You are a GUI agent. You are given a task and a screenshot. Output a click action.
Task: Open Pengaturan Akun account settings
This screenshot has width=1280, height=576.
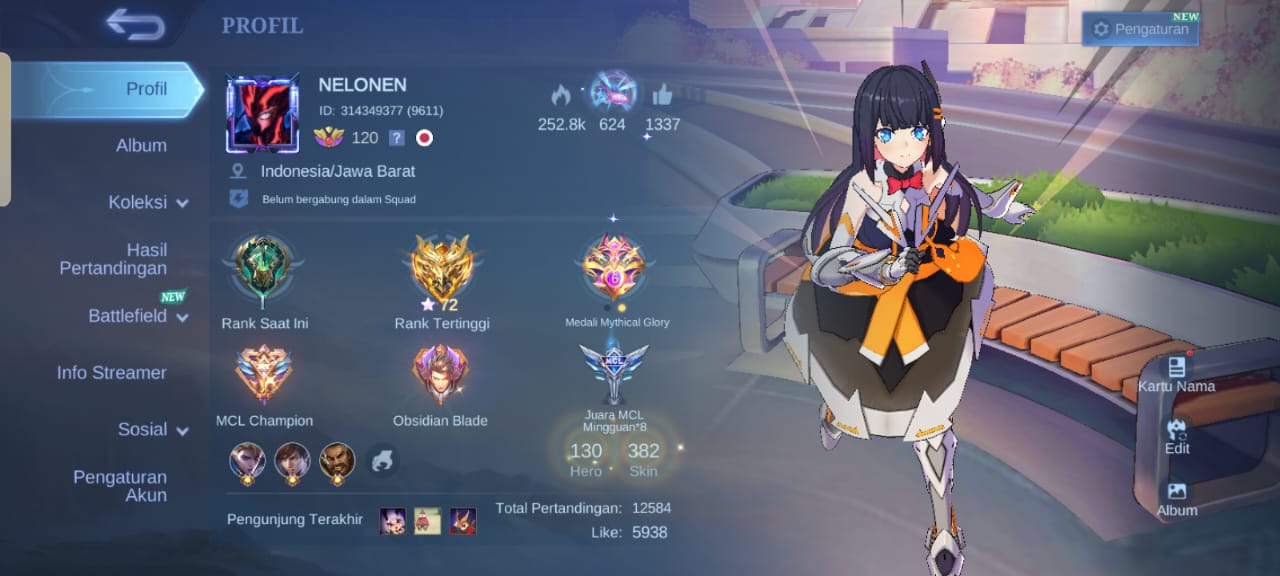(x=120, y=486)
